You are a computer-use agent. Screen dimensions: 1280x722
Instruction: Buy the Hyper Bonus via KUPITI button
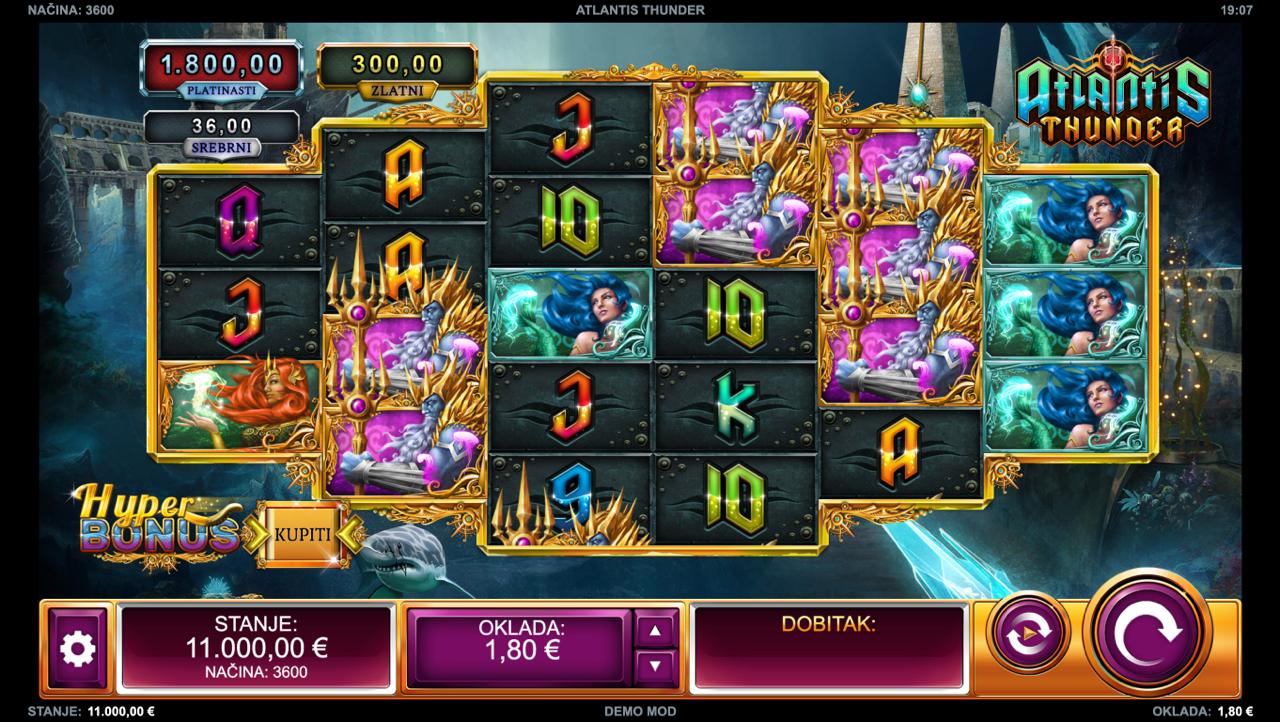coord(302,533)
